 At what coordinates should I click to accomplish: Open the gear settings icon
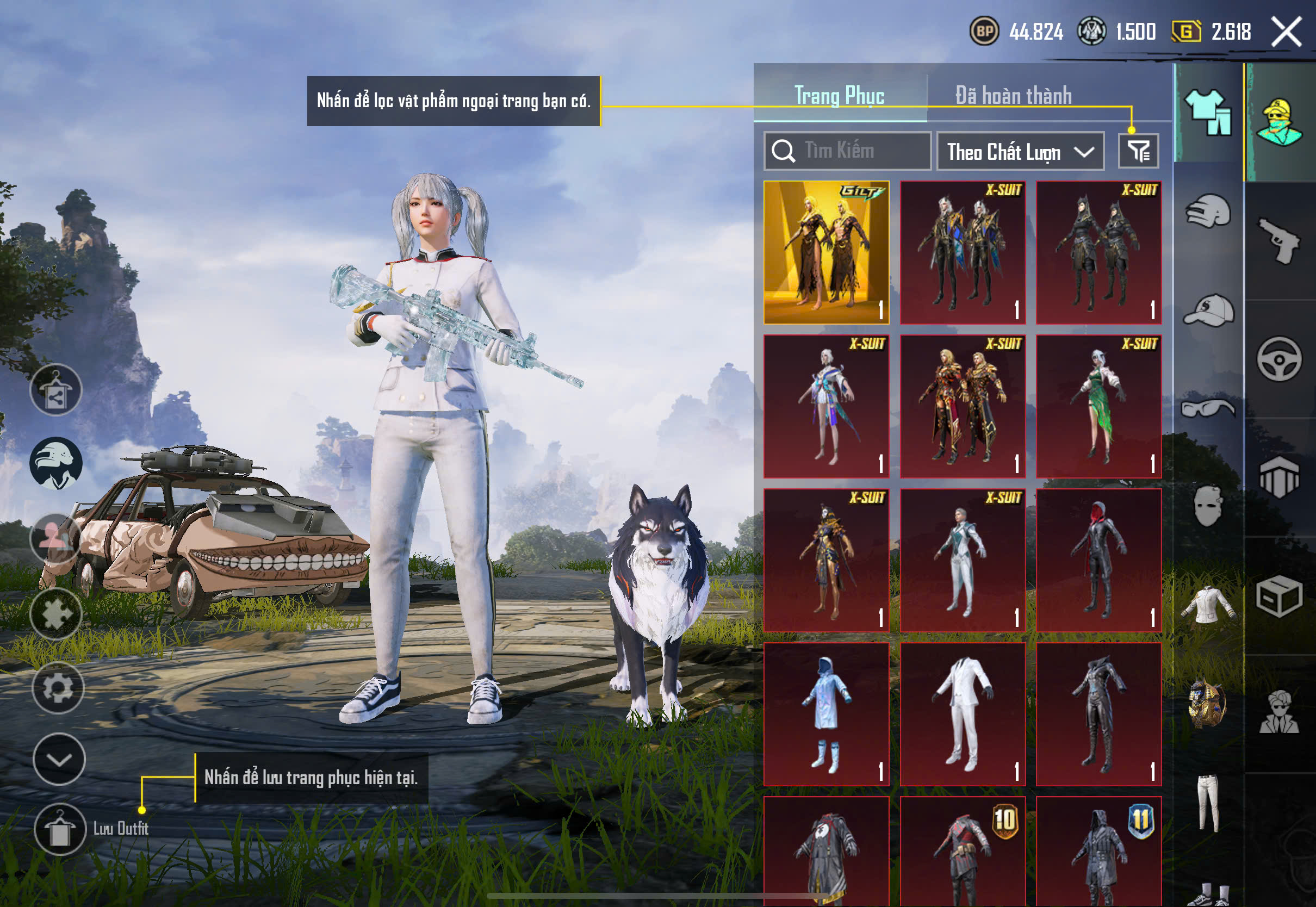click(58, 688)
